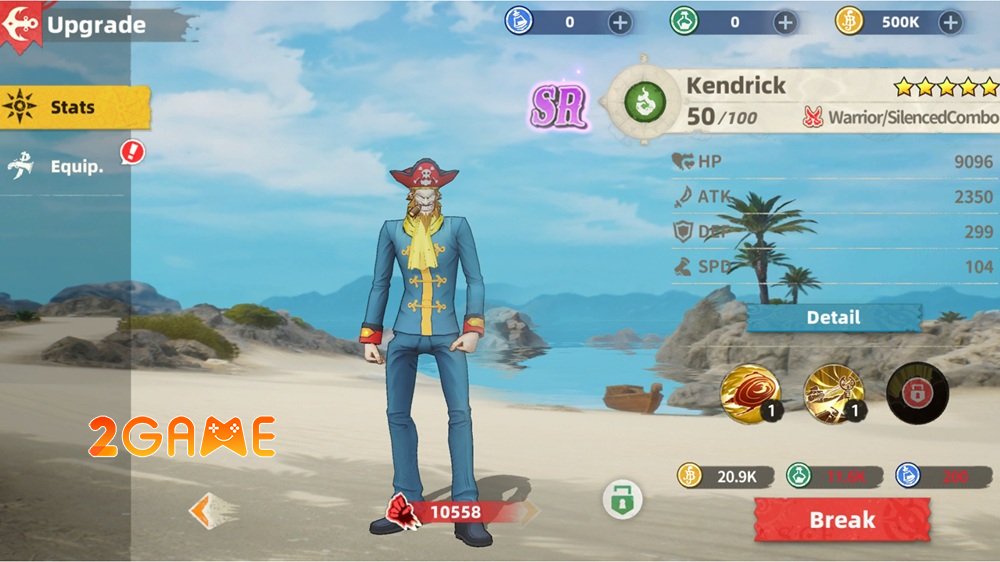Open the Equip. tab
The image size is (1000, 562).
(x=70, y=166)
